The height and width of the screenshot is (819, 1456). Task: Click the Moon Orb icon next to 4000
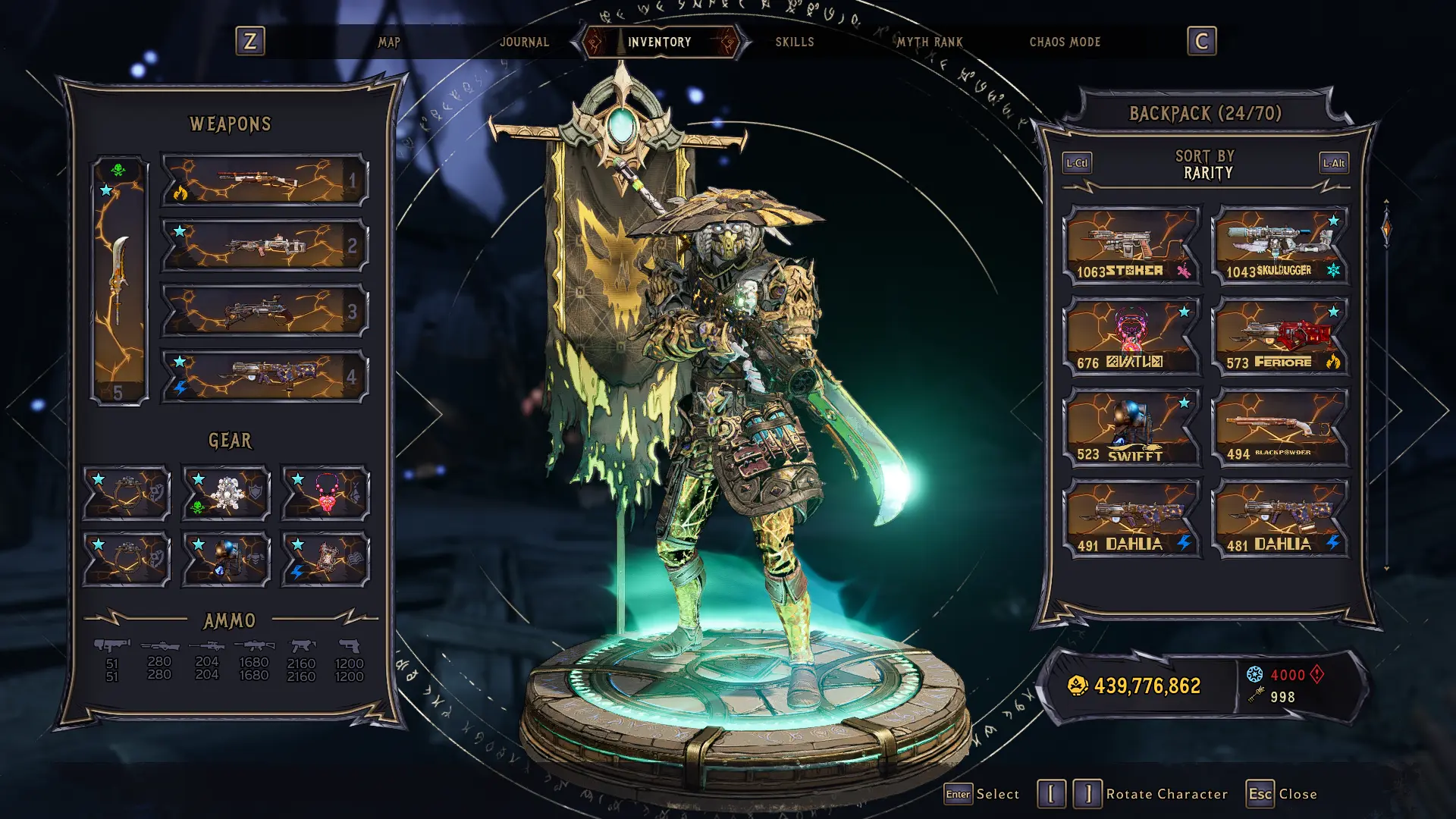tap(1256, 673)
